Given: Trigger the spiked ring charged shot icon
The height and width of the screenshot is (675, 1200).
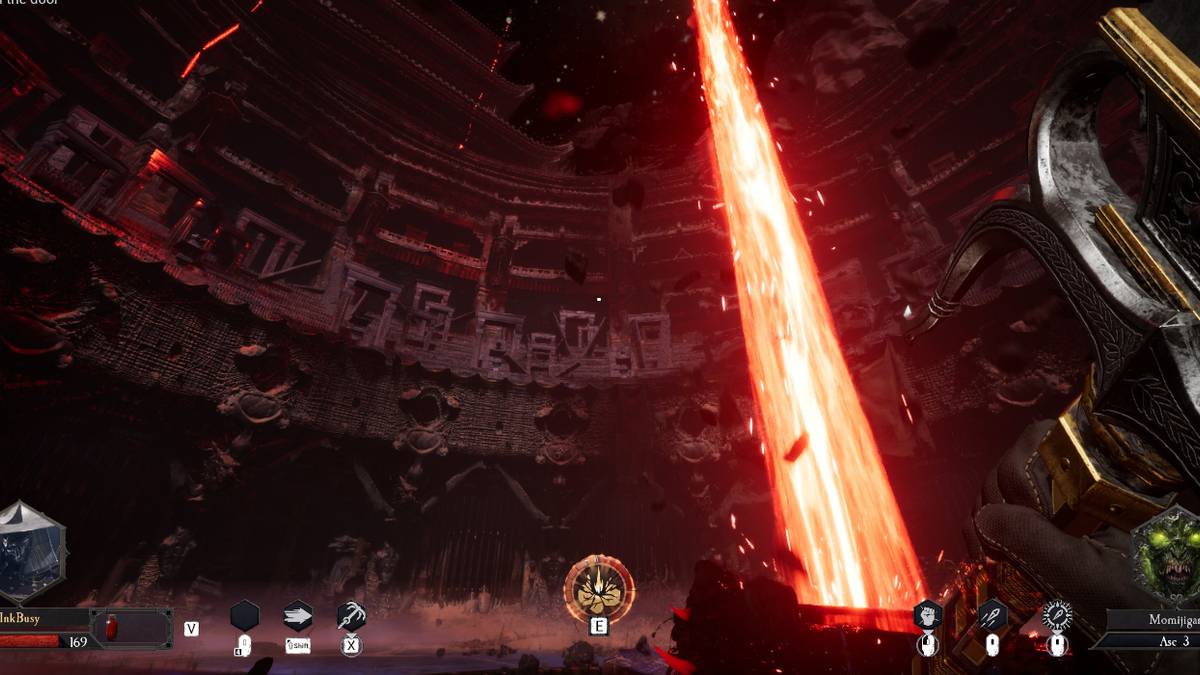Looking at the screenshot, I should coord(1057,616).
